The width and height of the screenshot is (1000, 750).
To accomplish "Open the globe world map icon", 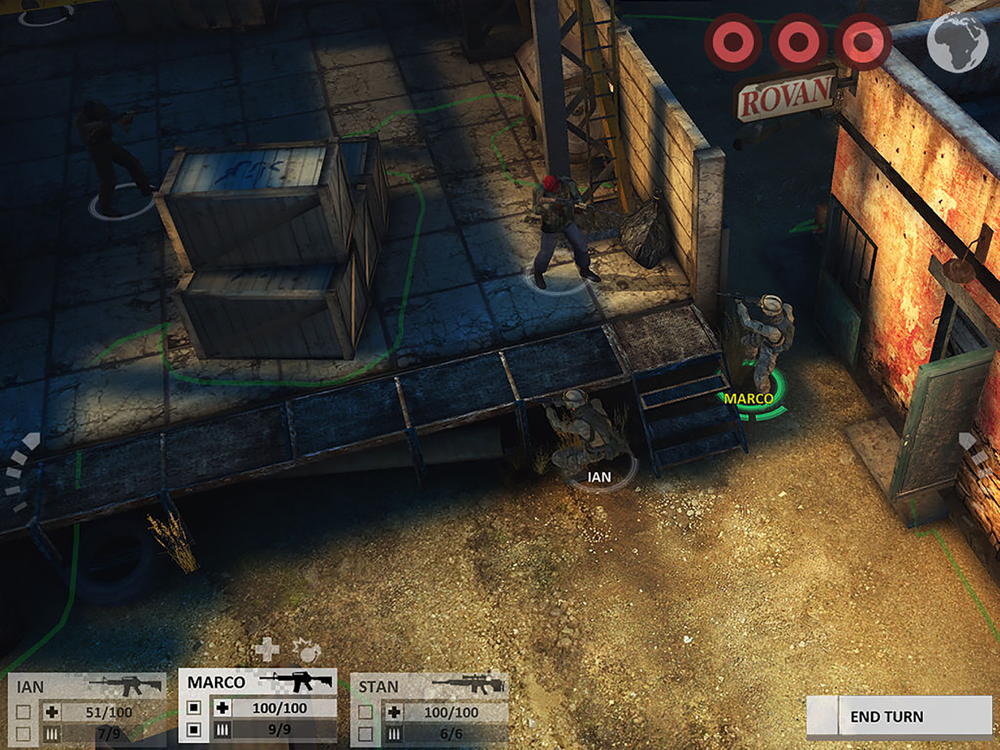I will (957, 41).
